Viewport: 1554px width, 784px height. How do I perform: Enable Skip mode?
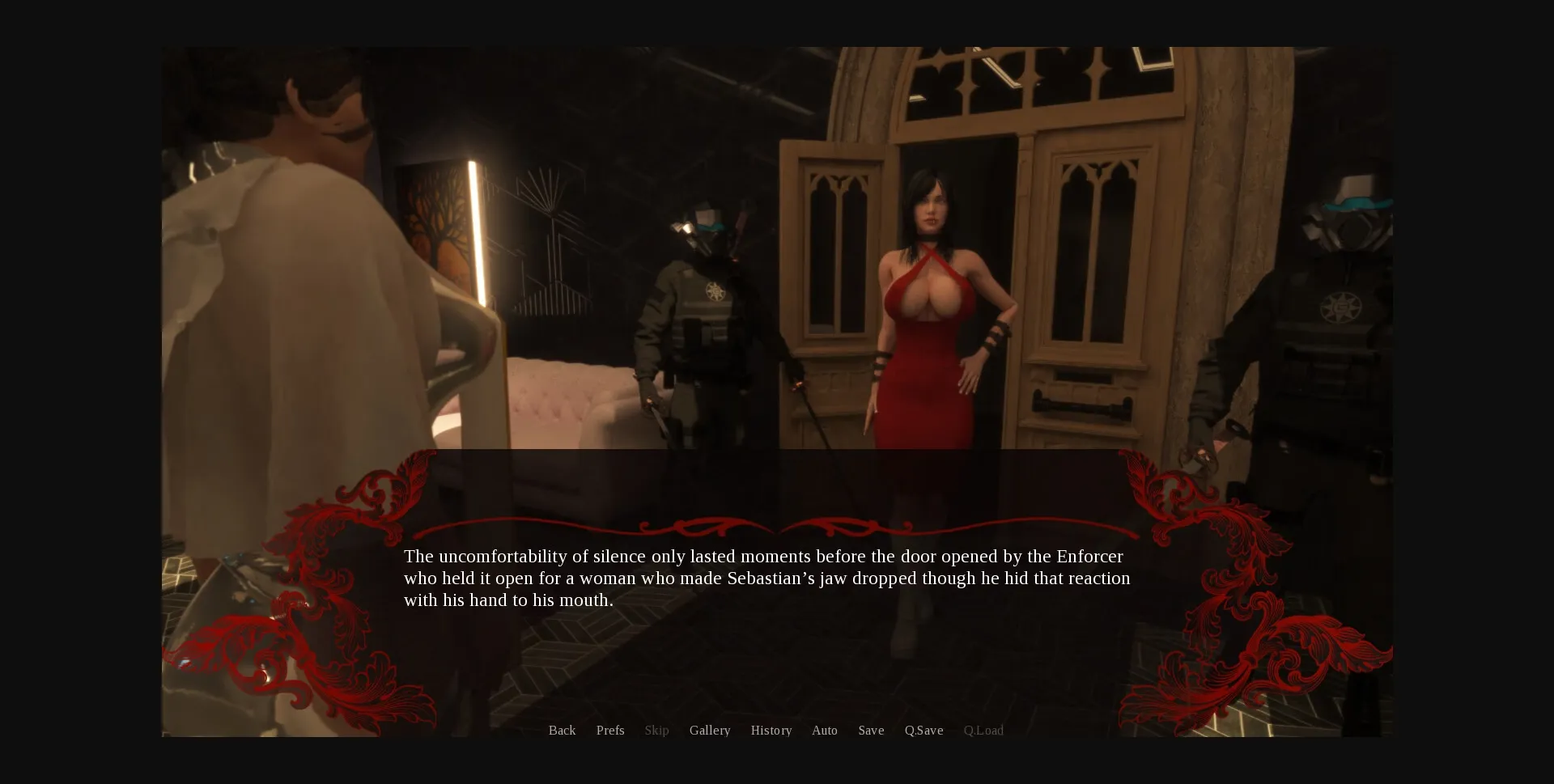click(656, 730)
